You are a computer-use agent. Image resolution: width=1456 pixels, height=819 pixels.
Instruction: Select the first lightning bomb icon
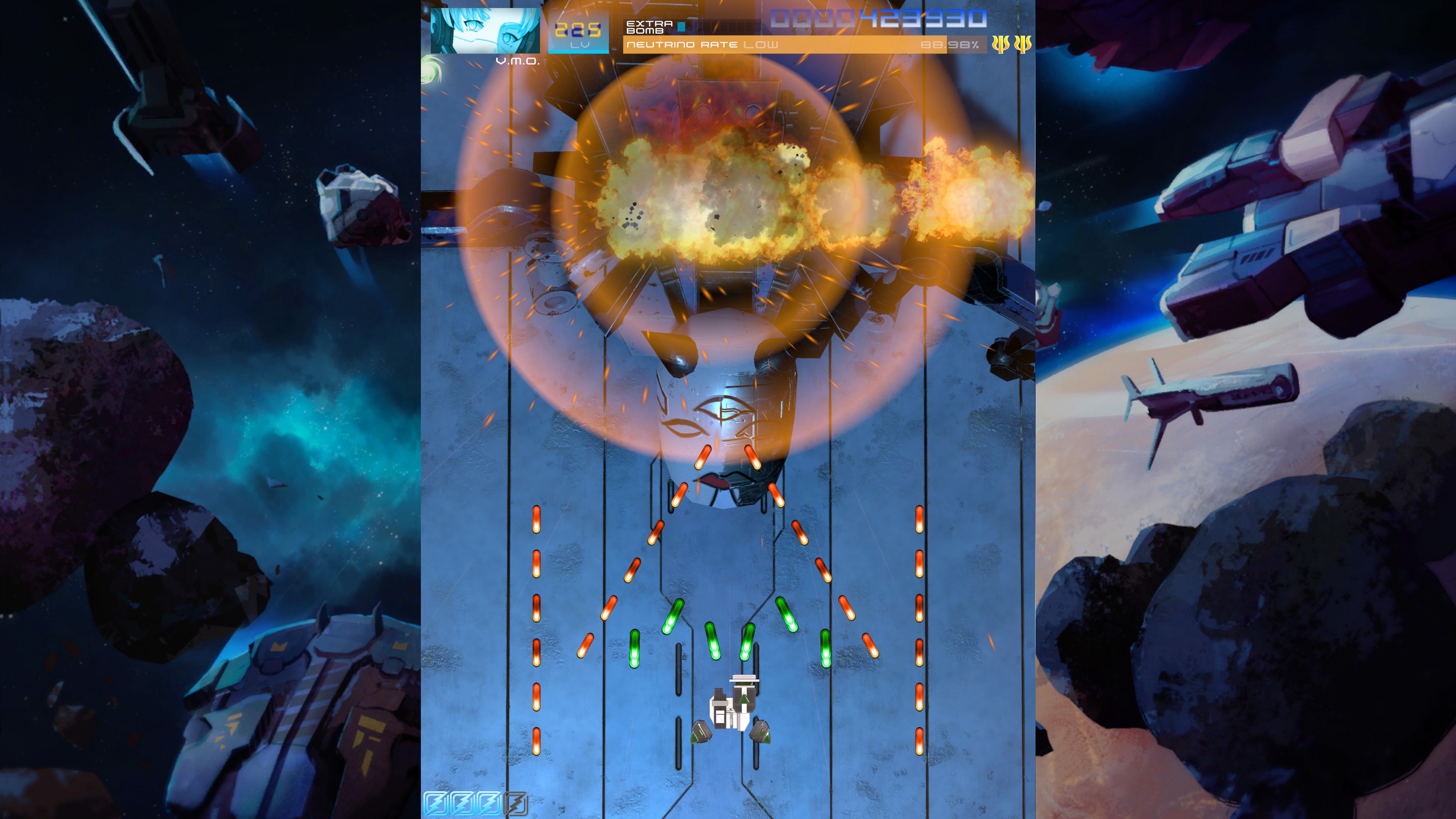click(435, 804)
